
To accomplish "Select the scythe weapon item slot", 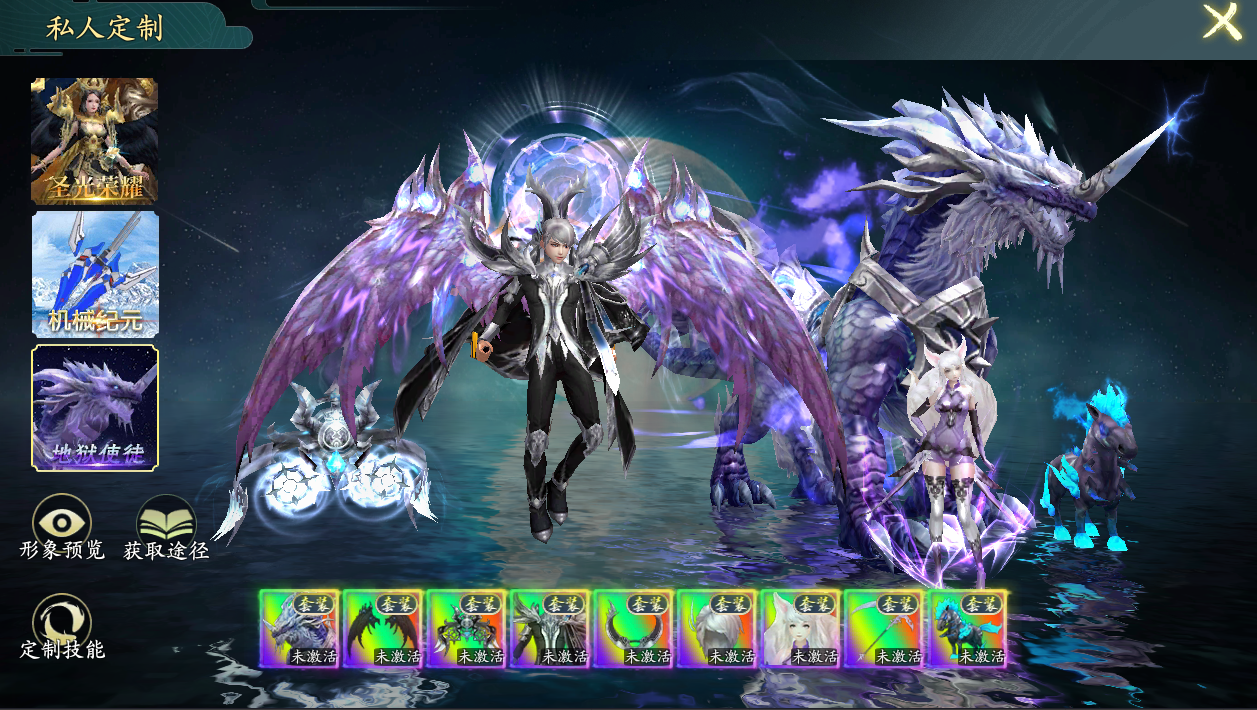I will click(x=884, y=628).
